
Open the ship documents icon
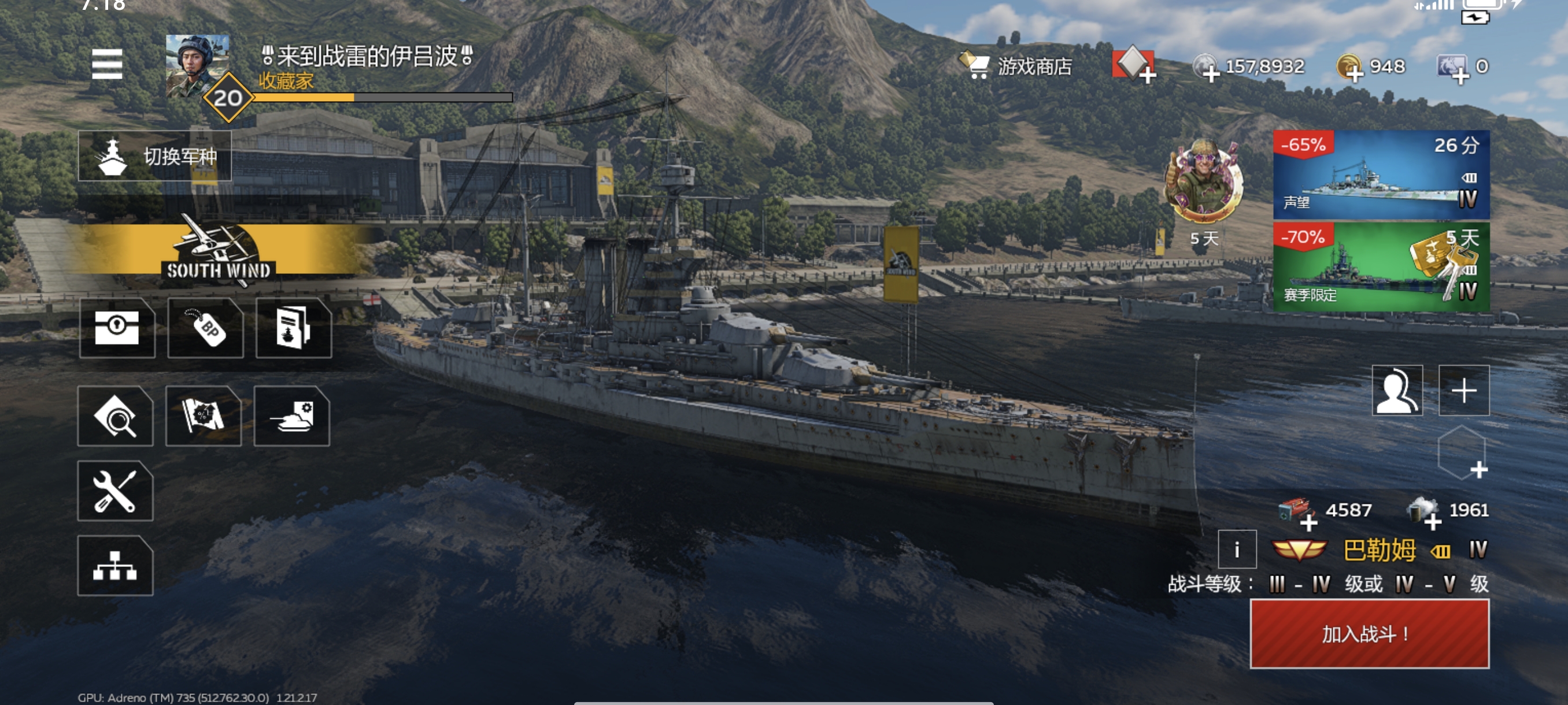[x=293, y=328]
